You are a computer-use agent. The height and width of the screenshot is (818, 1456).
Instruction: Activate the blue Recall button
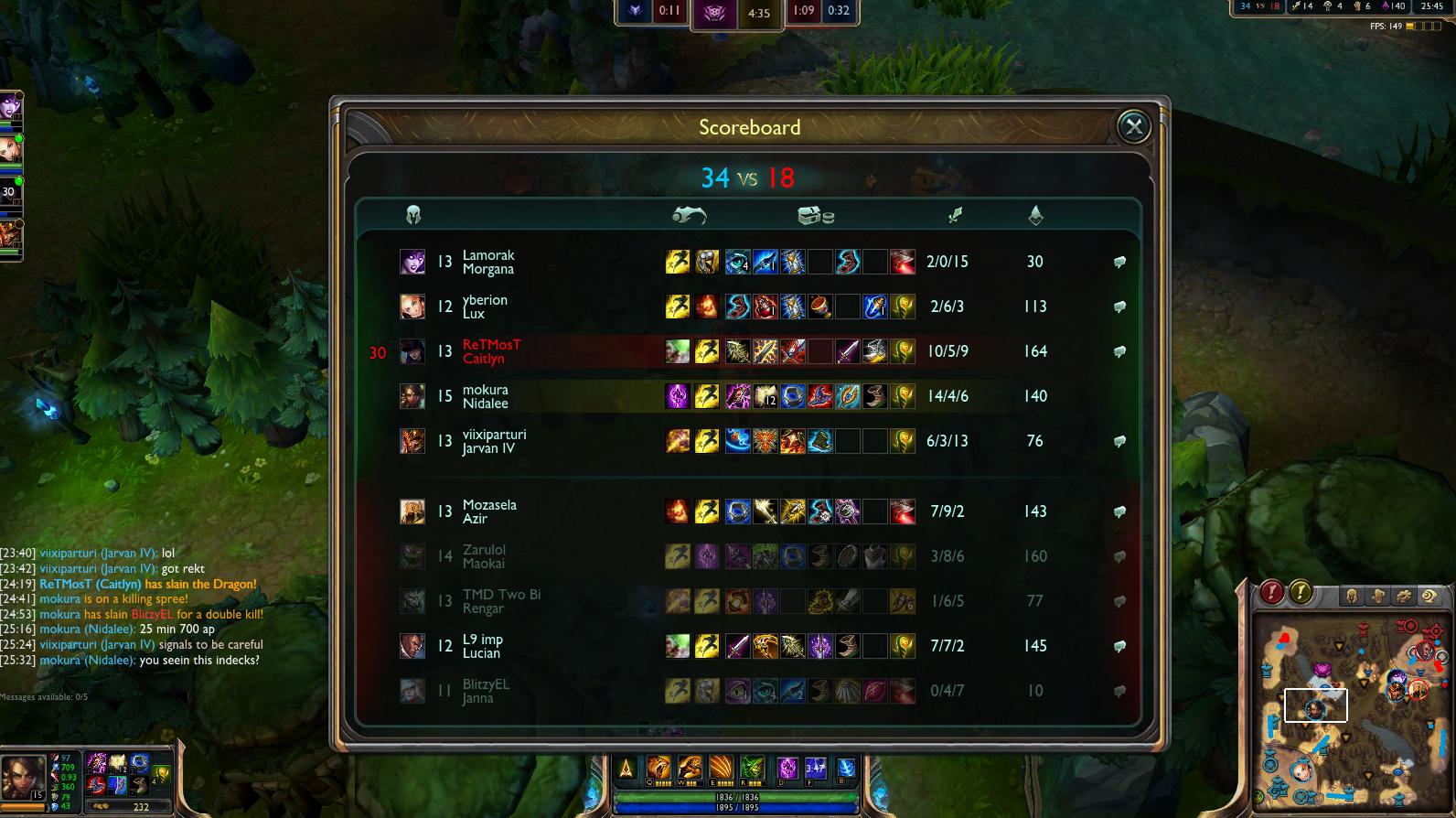(x=847, y=769)
